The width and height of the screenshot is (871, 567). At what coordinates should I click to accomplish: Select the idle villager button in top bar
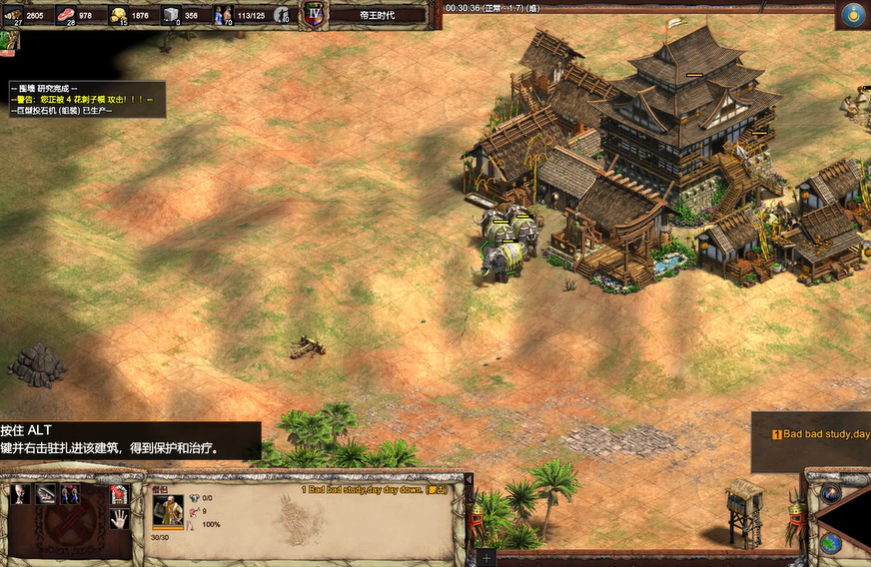click(283, 14)
